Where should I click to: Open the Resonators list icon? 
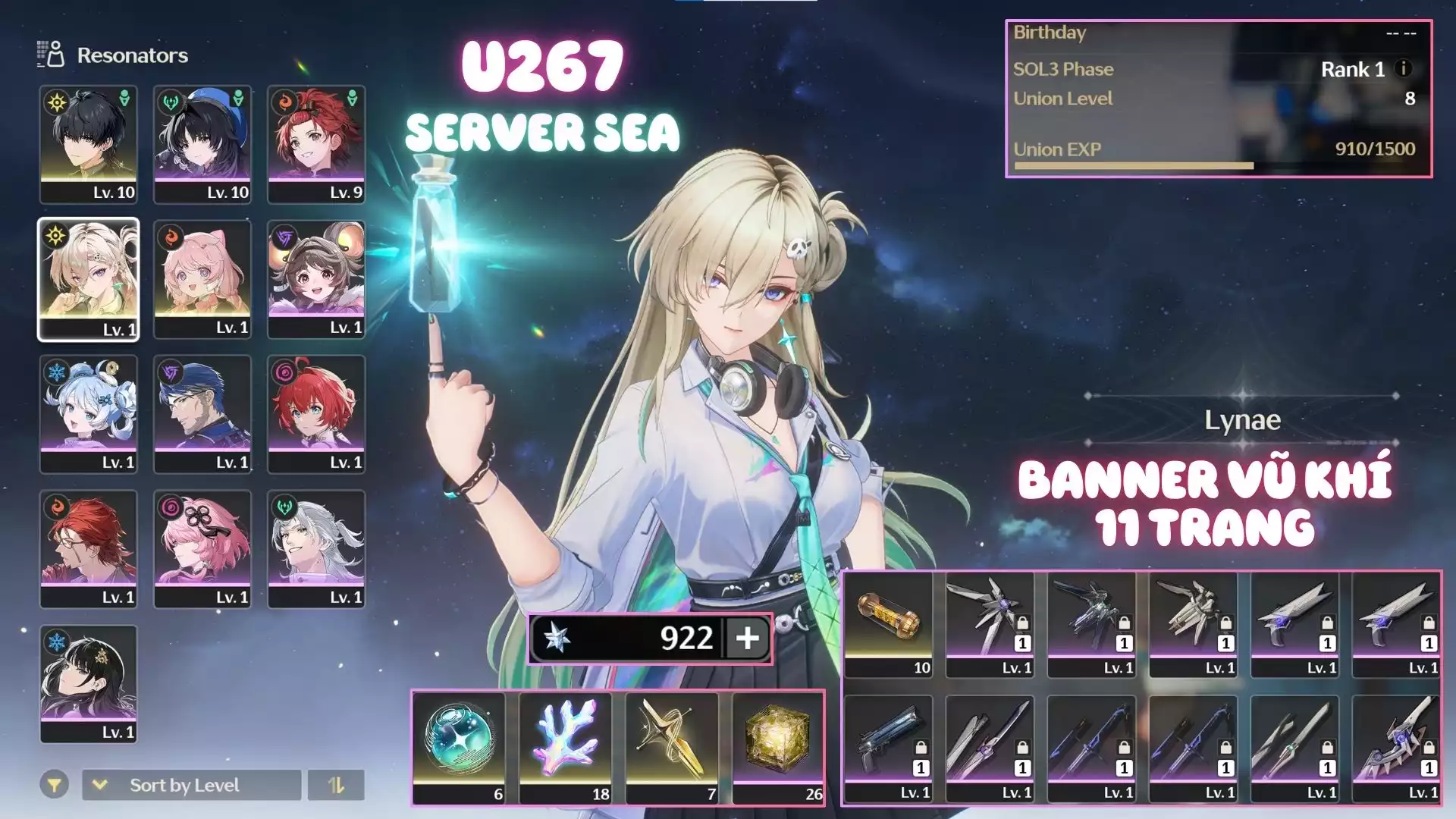[51, 55]
